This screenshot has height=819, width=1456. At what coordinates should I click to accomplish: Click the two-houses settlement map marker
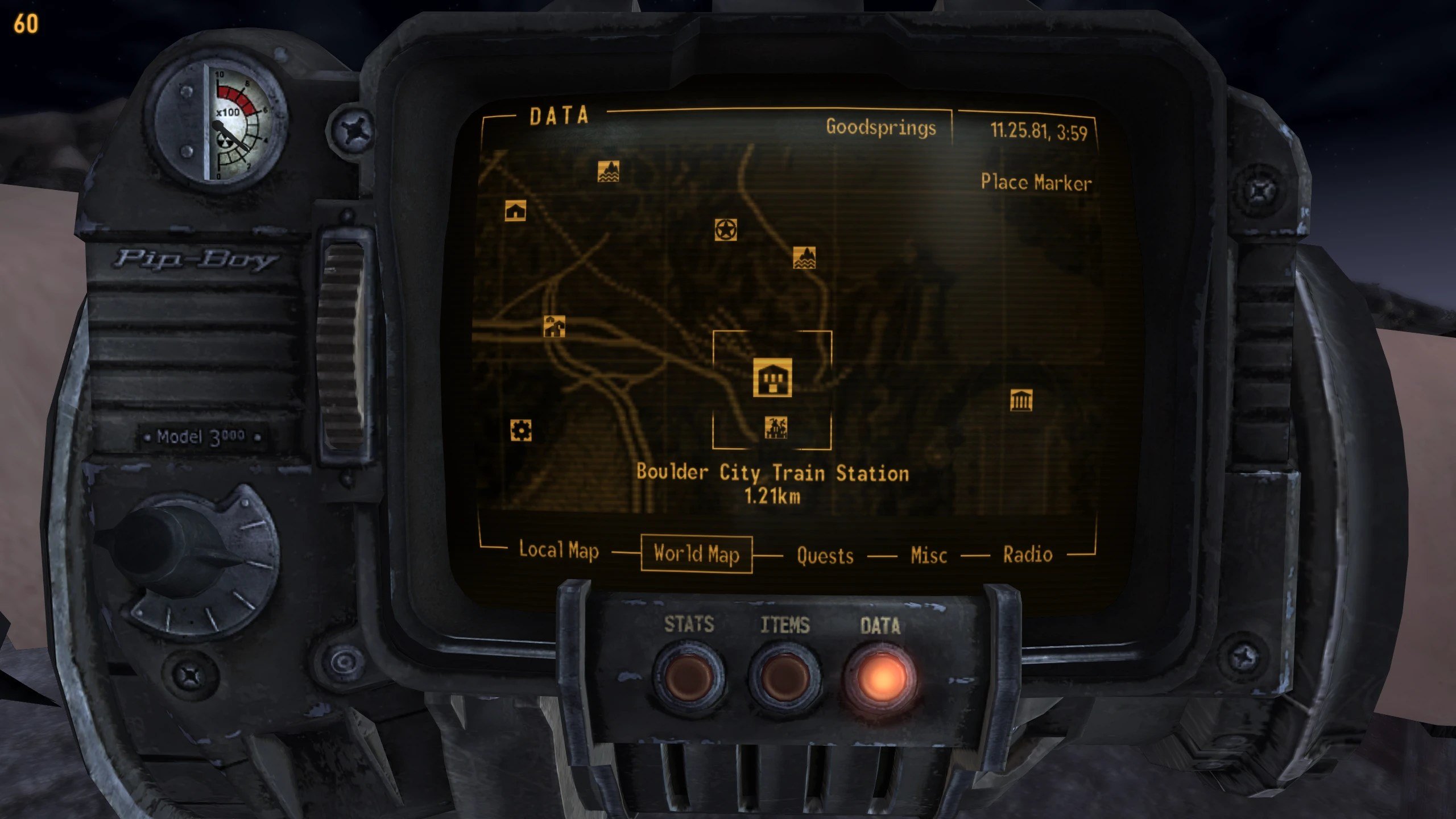[554, 327]
